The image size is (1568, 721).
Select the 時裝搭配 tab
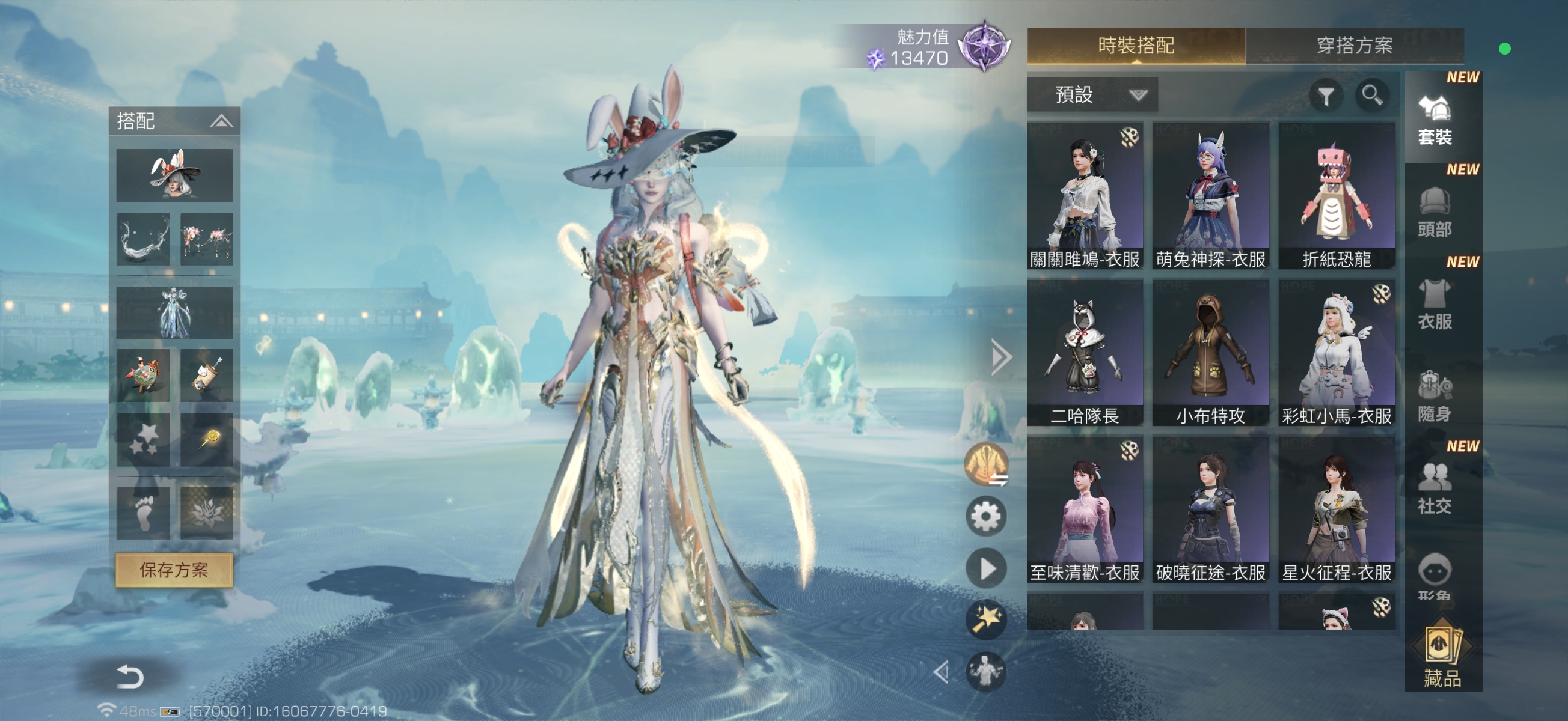point(1135,46)
